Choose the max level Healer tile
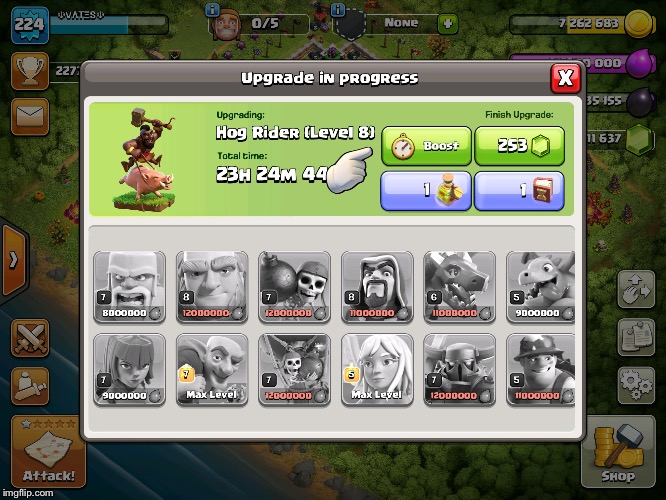 (x=378, y=368)
